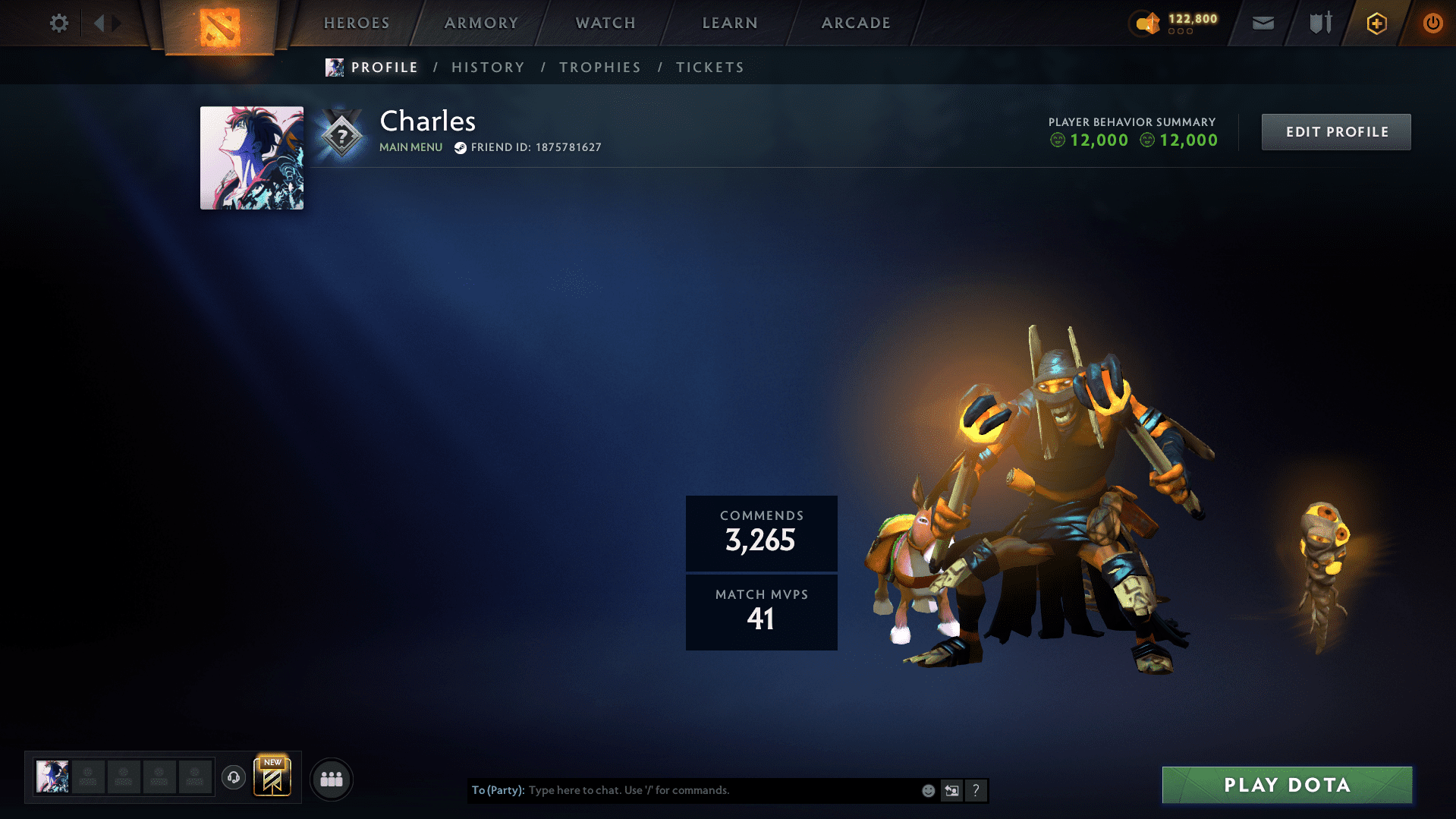Open the friends list via the people icon
Screen dimensions: 1456x819
click(x=331, y=778)
